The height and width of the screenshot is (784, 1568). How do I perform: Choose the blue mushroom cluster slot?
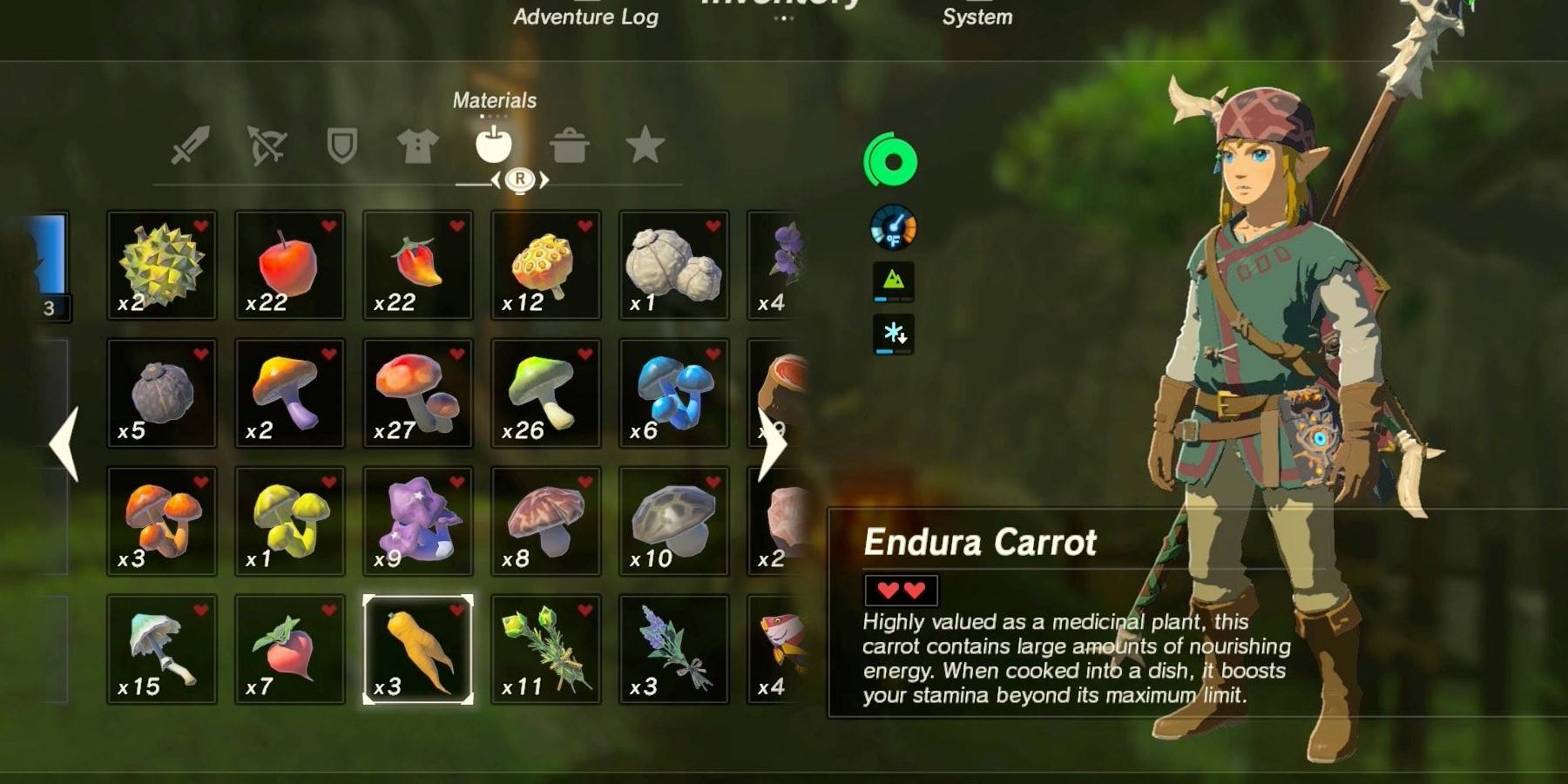[674, 393]
